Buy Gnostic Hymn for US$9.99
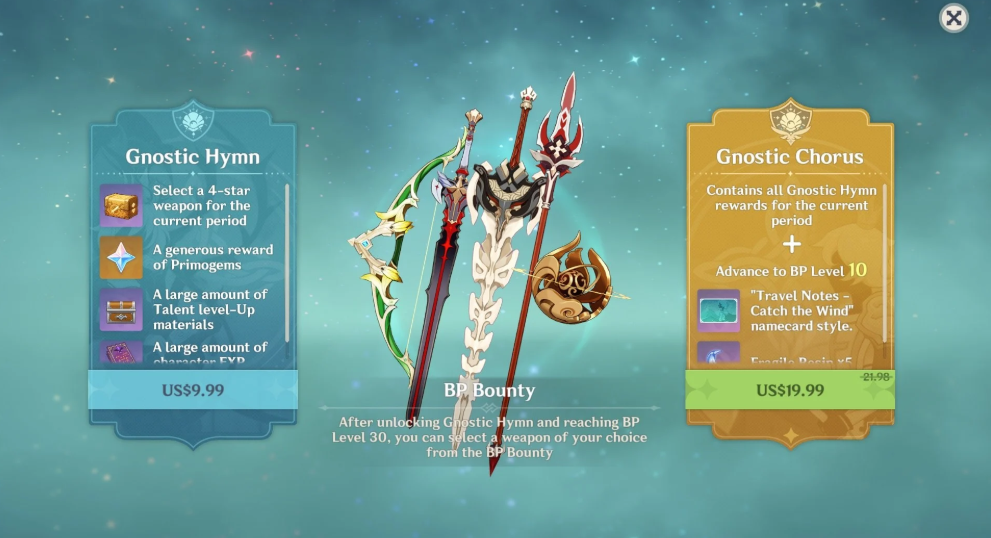Viewport: 991px width, 538px height. tap(192, 389)
